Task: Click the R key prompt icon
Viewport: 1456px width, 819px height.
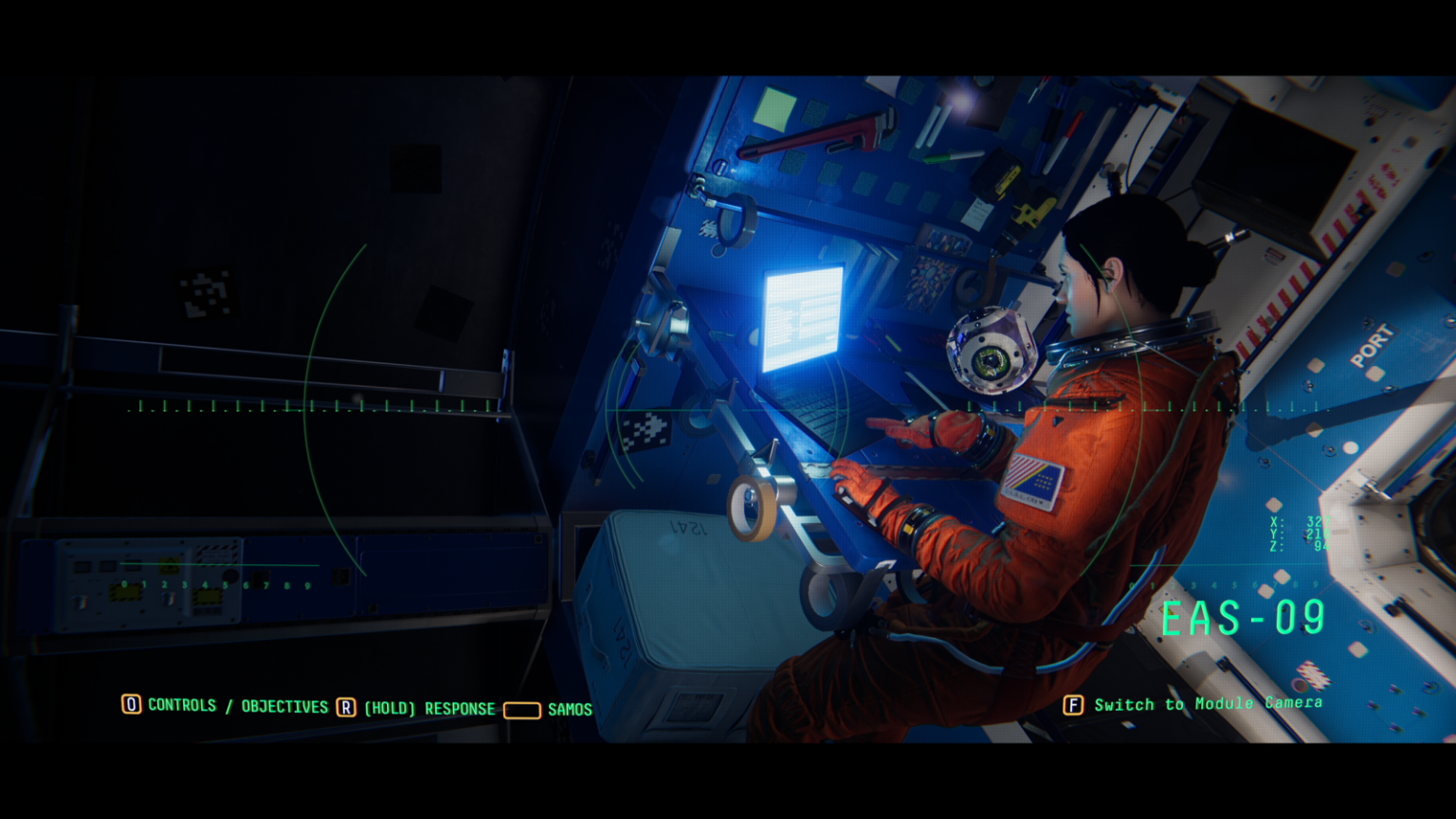Action: point(346,706)
